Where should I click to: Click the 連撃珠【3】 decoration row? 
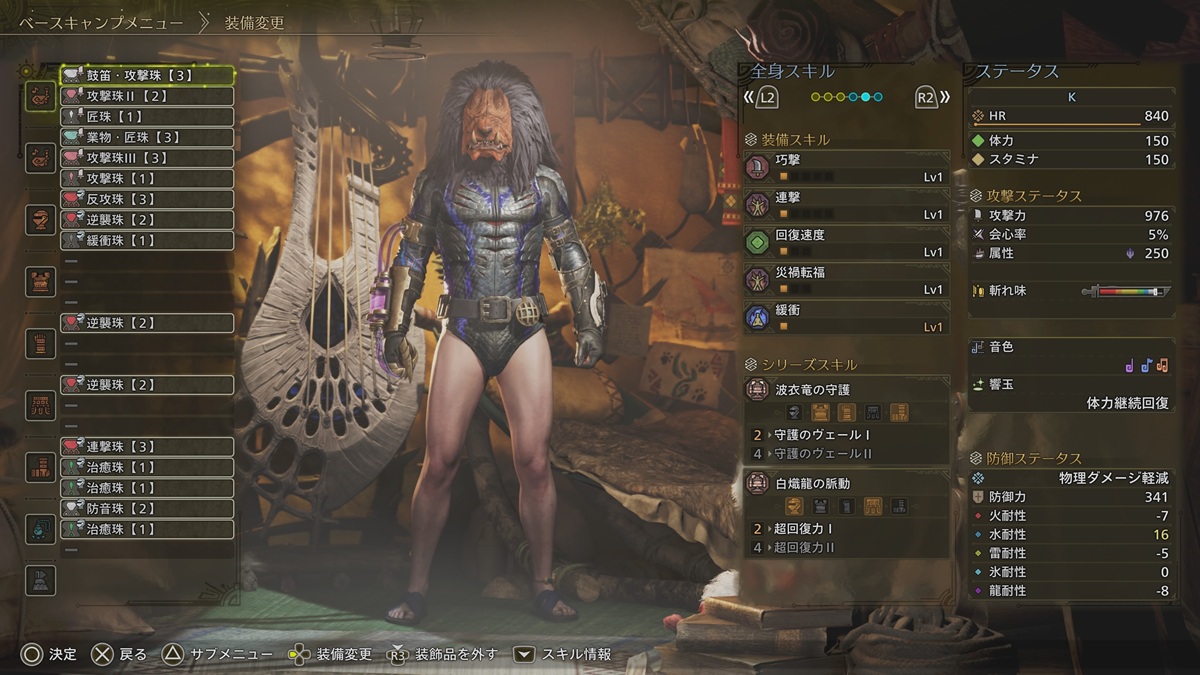(x=147, y=446)
